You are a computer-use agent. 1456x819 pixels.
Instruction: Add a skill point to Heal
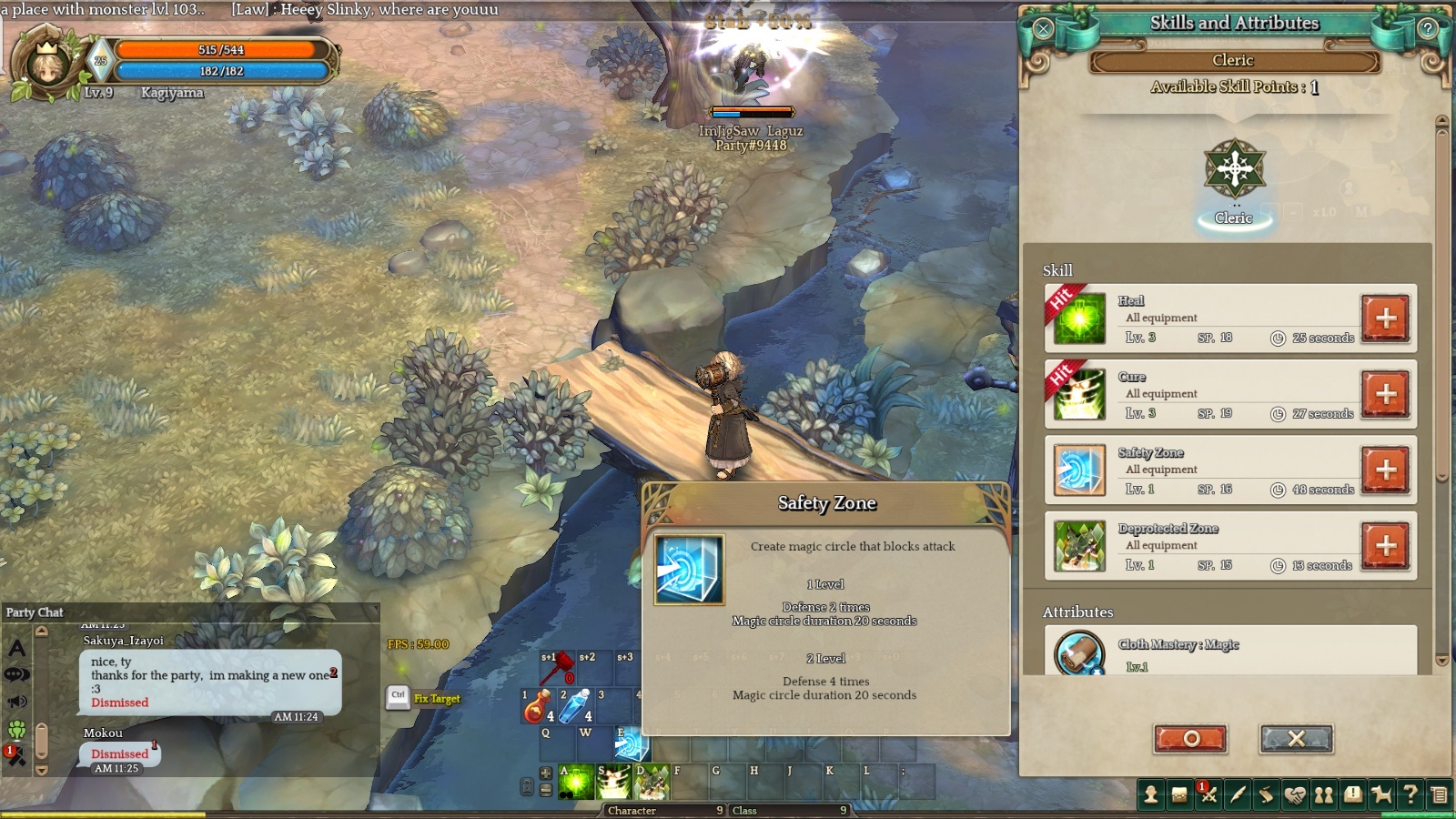pos(1385,318)
